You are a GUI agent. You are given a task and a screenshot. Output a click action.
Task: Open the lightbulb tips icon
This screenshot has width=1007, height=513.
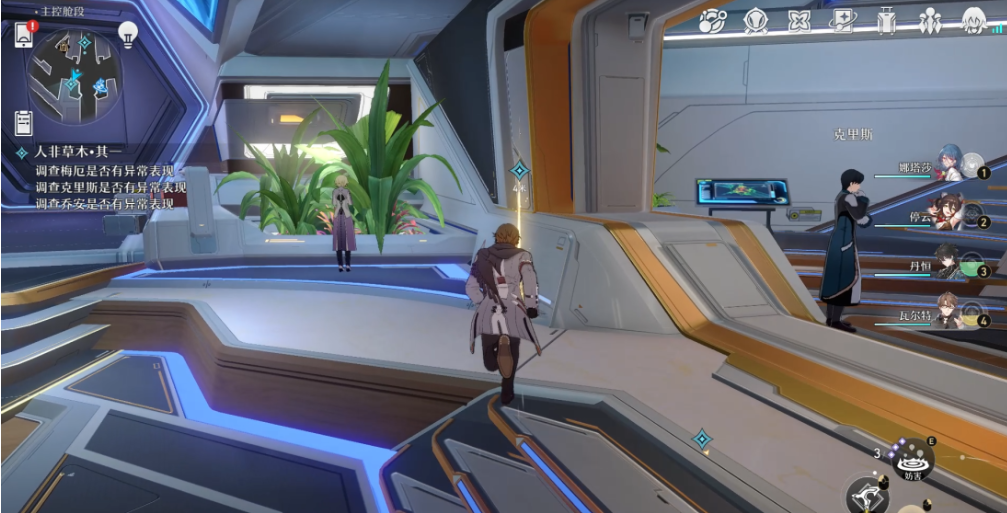tap(127, 34)
